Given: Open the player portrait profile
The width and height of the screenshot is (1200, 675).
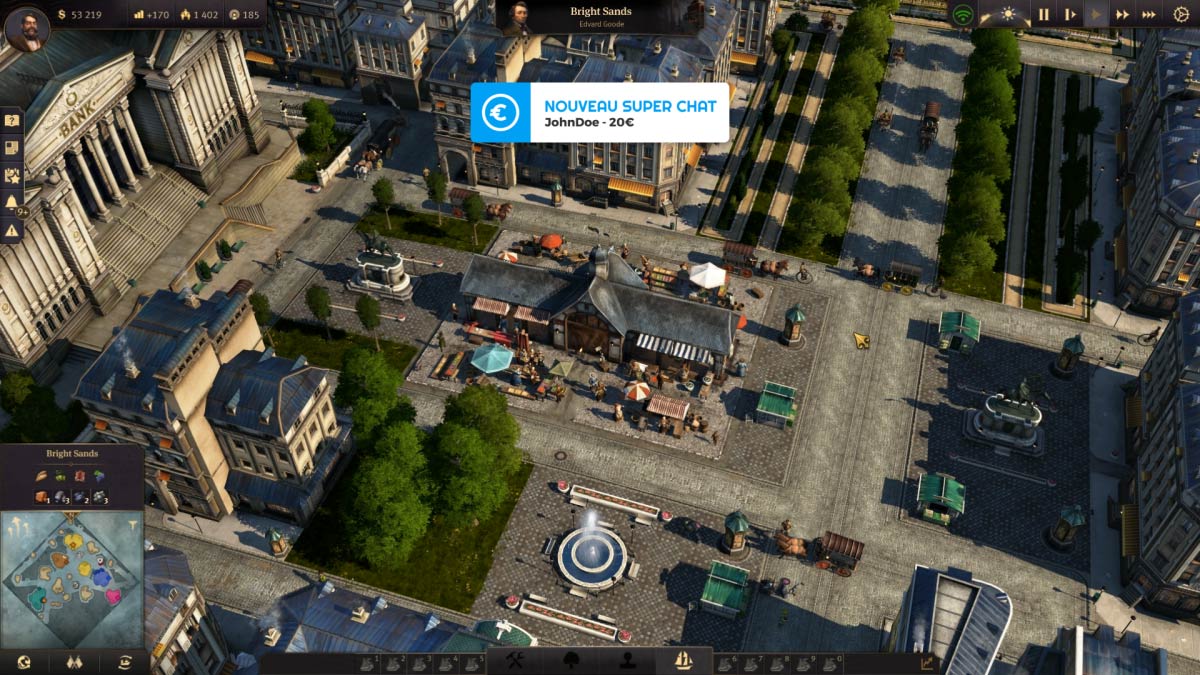Looking at the screenshot, I should pos(26,27).
